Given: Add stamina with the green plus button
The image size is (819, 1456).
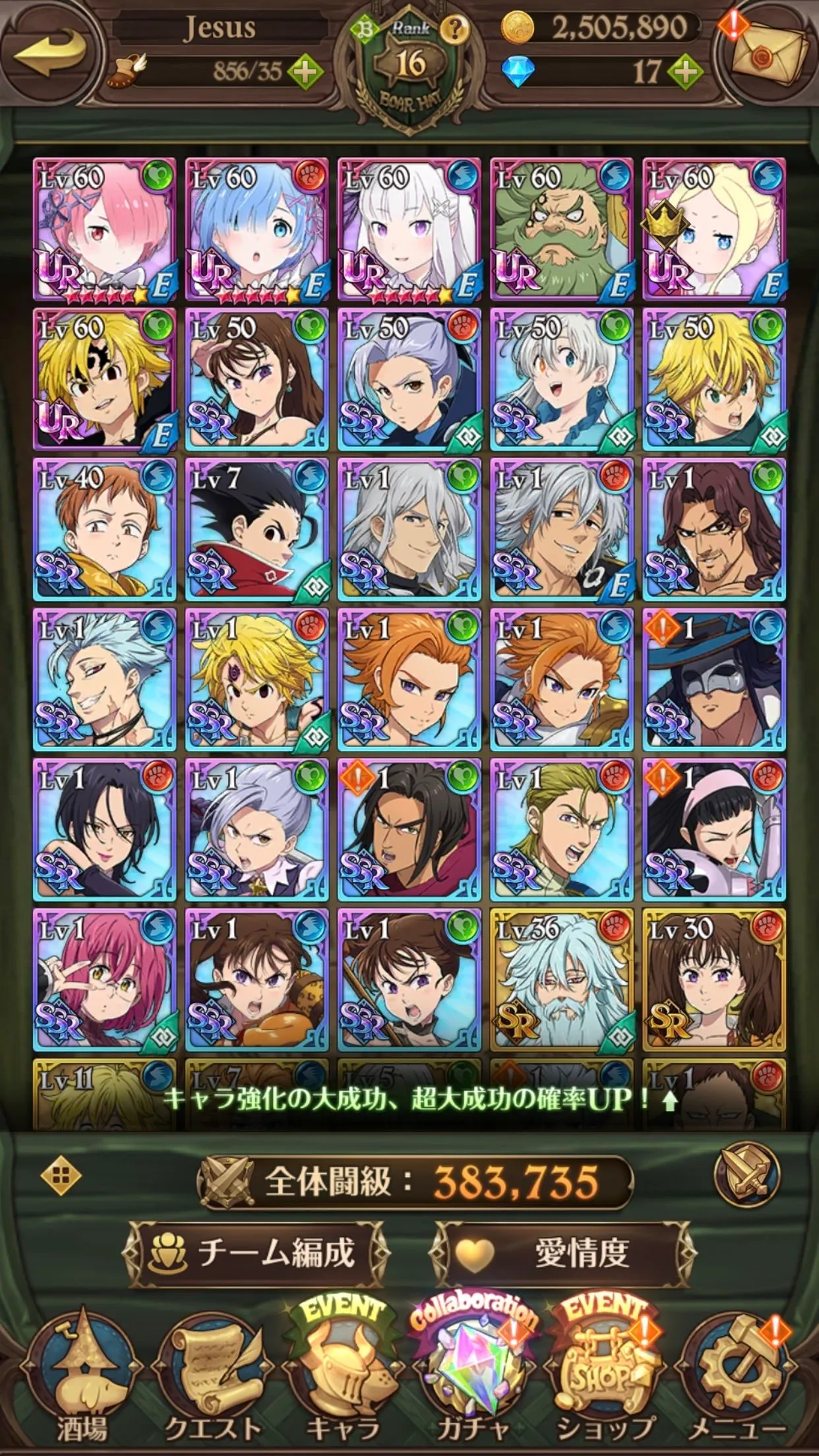Looking at the screenshot, I should pos(305,71).
